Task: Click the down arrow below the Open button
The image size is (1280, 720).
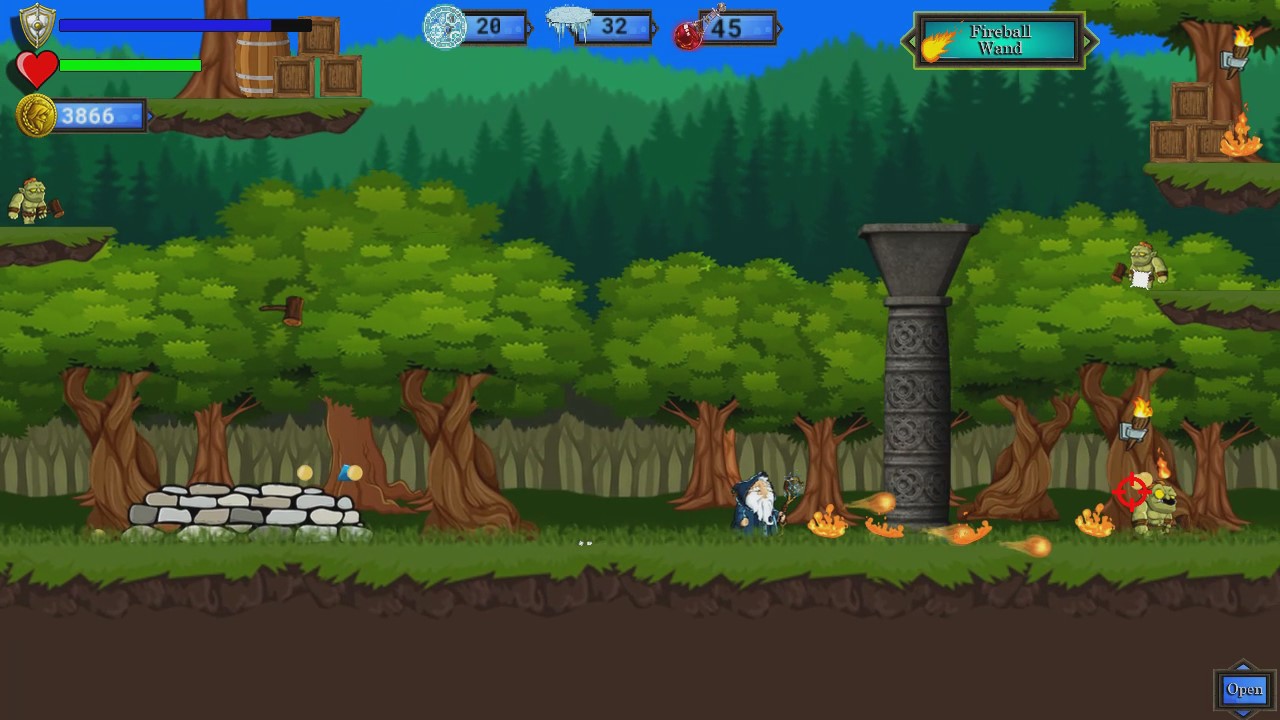Action: click(x=1243, y=713)
